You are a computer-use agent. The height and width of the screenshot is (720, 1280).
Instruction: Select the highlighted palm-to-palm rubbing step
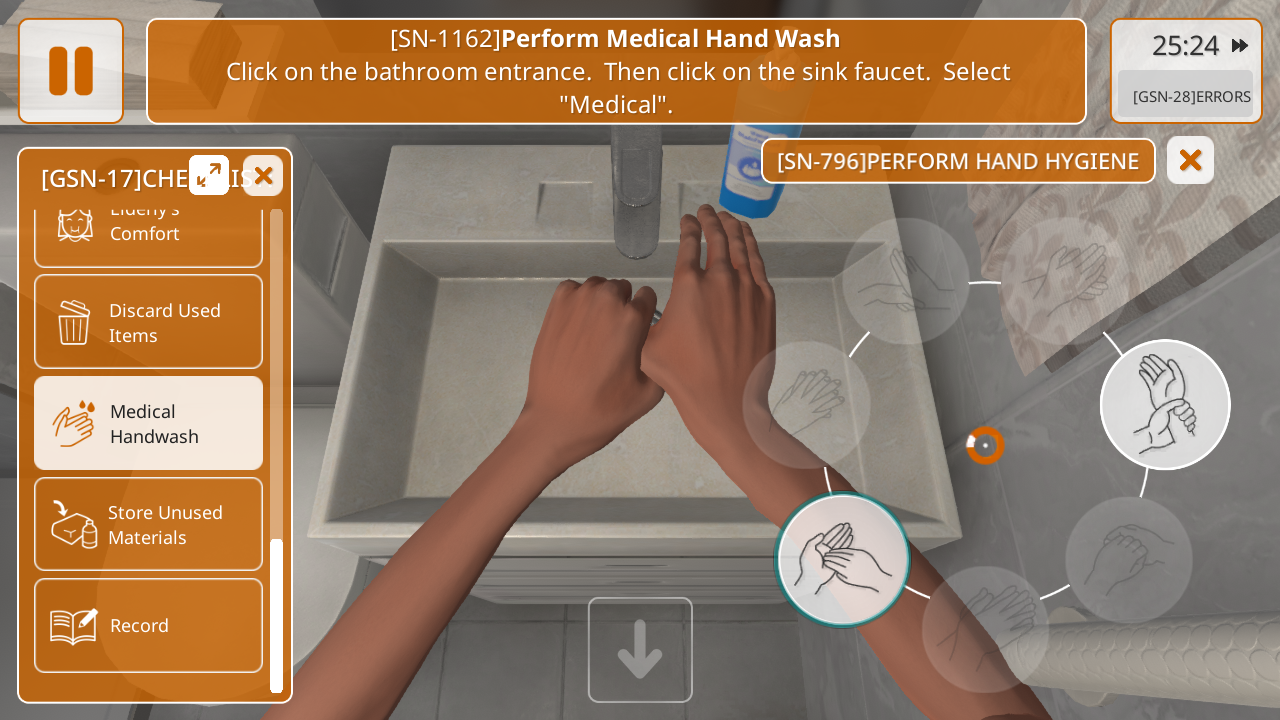tap(842, 560)
